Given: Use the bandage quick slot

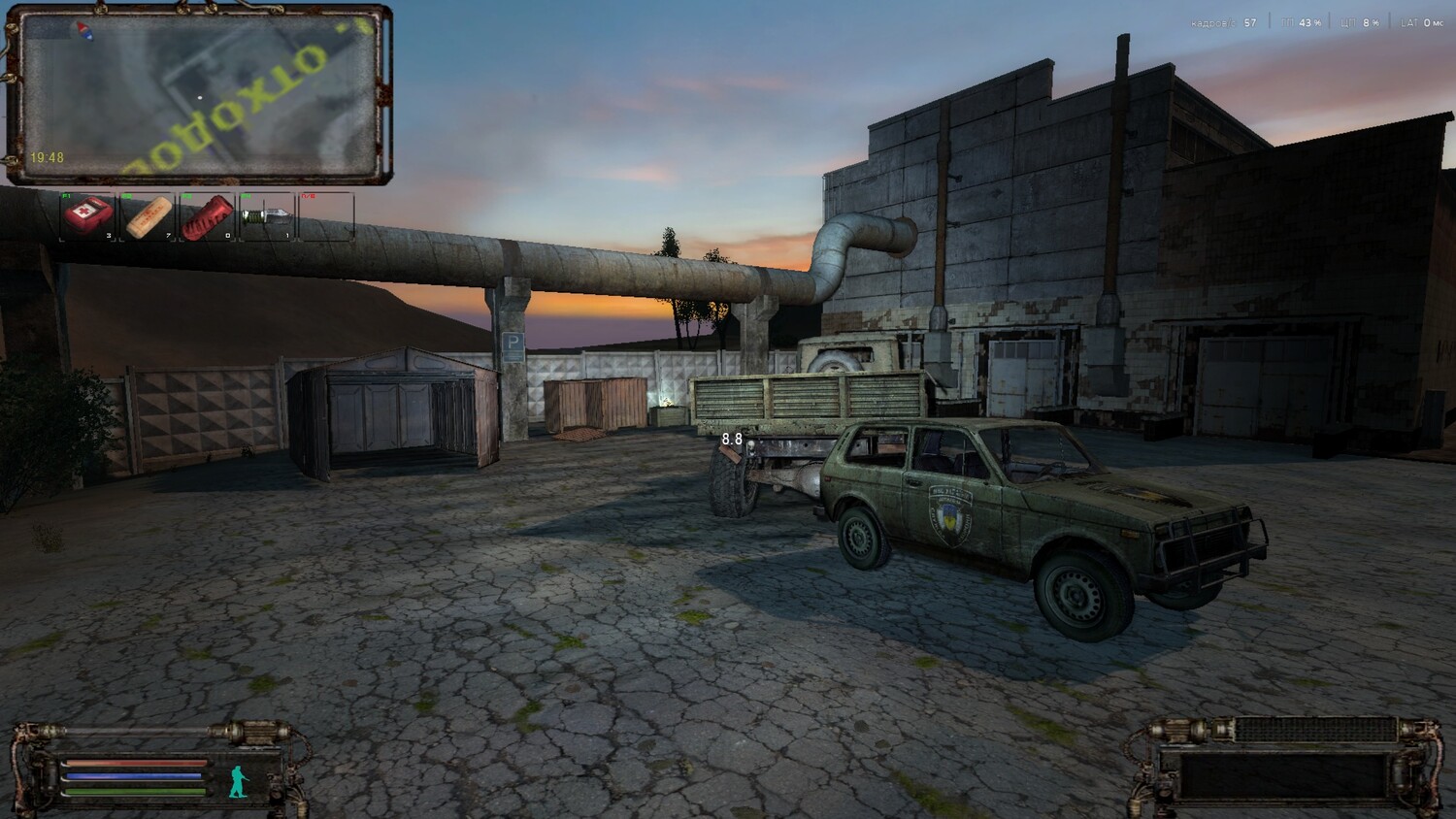Looking at the screenshot, I should coord(149,216).
